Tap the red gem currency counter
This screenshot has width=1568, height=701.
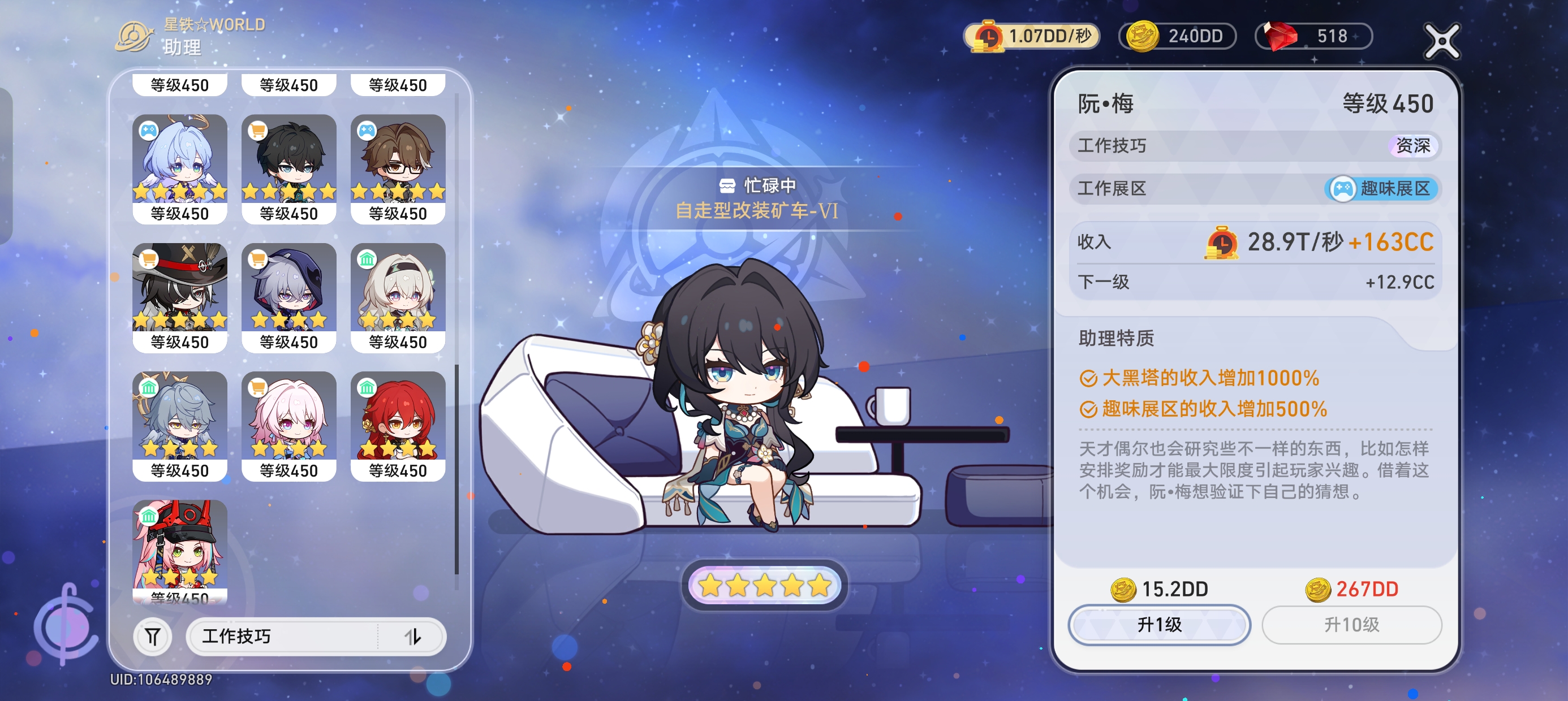click(1313, 36)
